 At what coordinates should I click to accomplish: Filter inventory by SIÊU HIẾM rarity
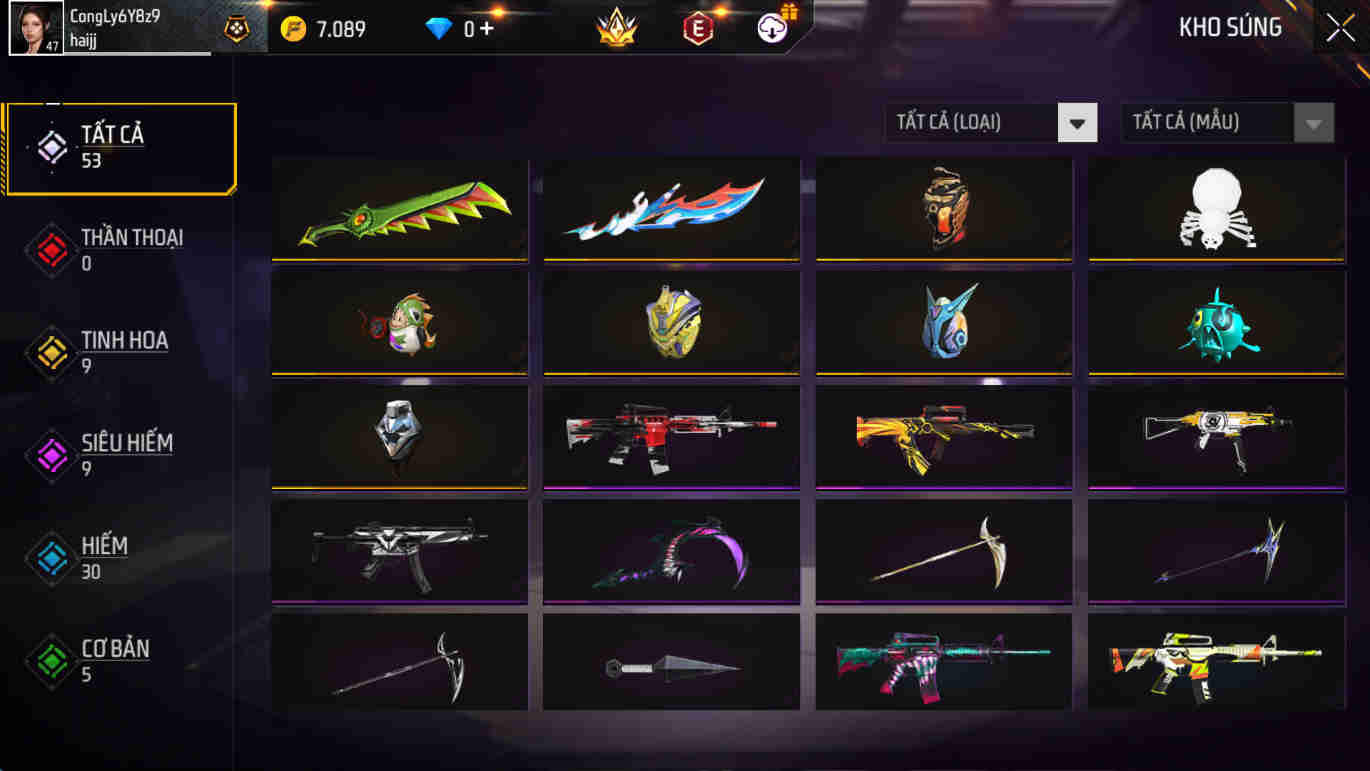point(51,456)
